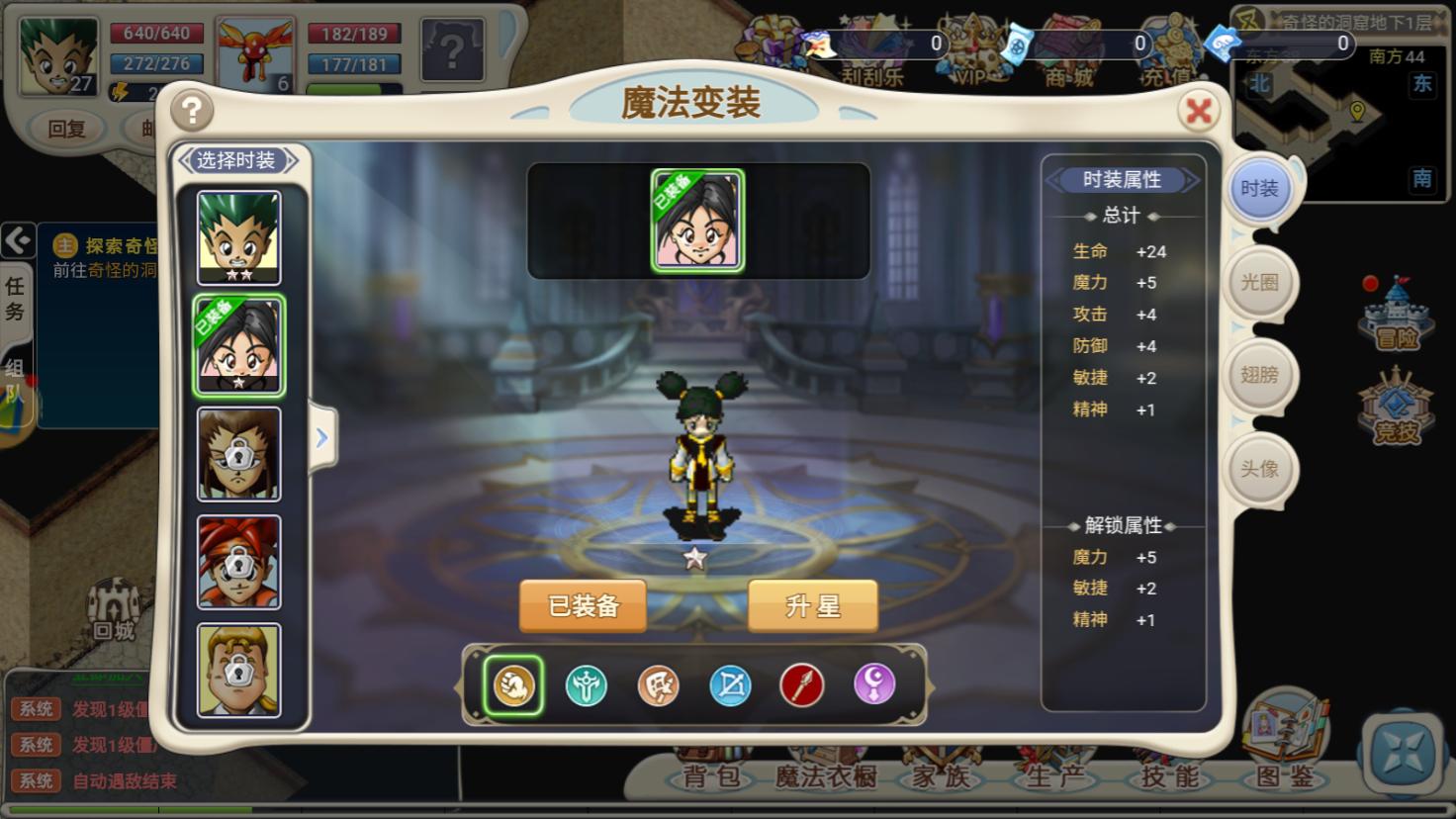Click the 已装备 equipped button
1456x819 pixels.
coord(583,604)
